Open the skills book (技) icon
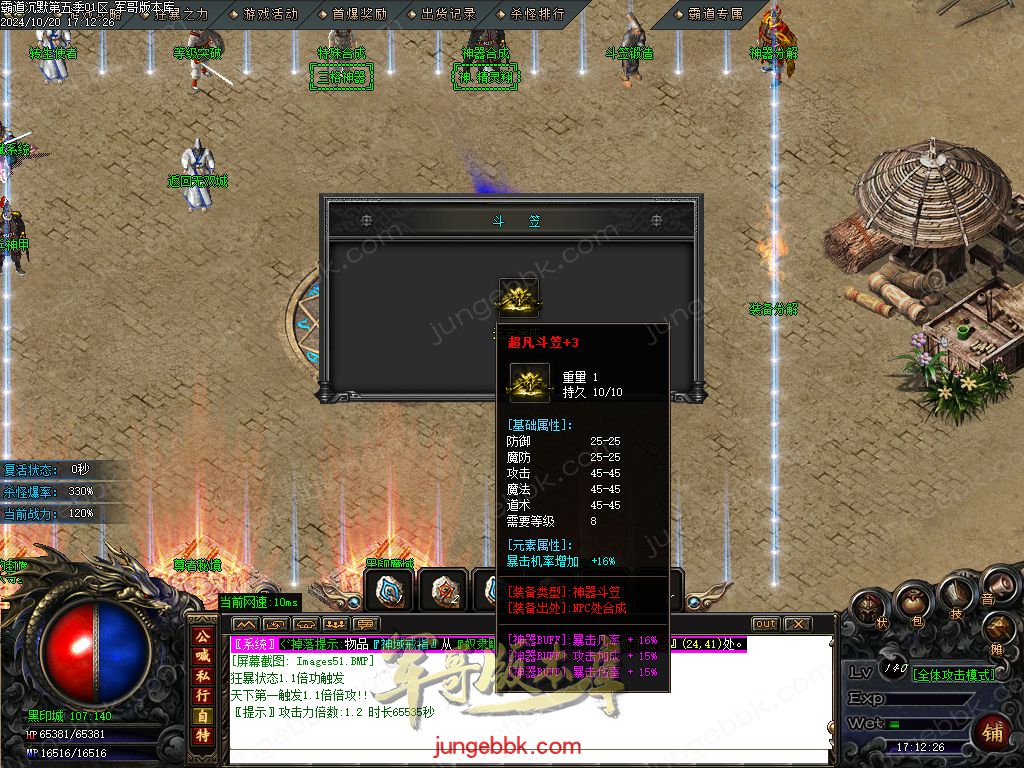Viewport: 1024px width, 768px height. click(x=955, y=594)
